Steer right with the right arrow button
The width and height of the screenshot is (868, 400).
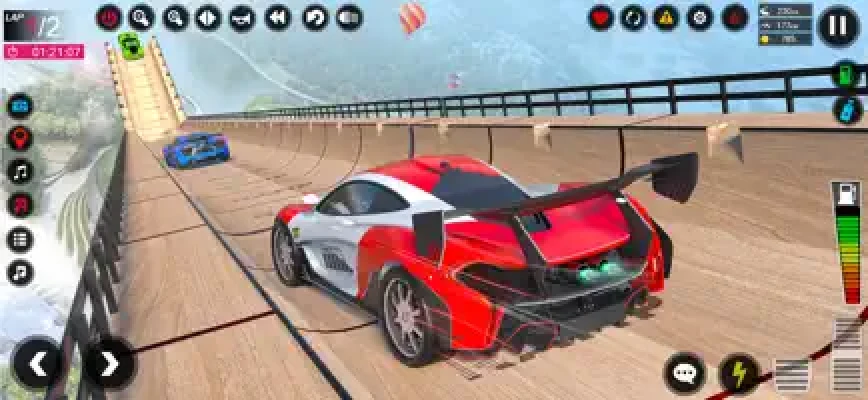(109, 363)
